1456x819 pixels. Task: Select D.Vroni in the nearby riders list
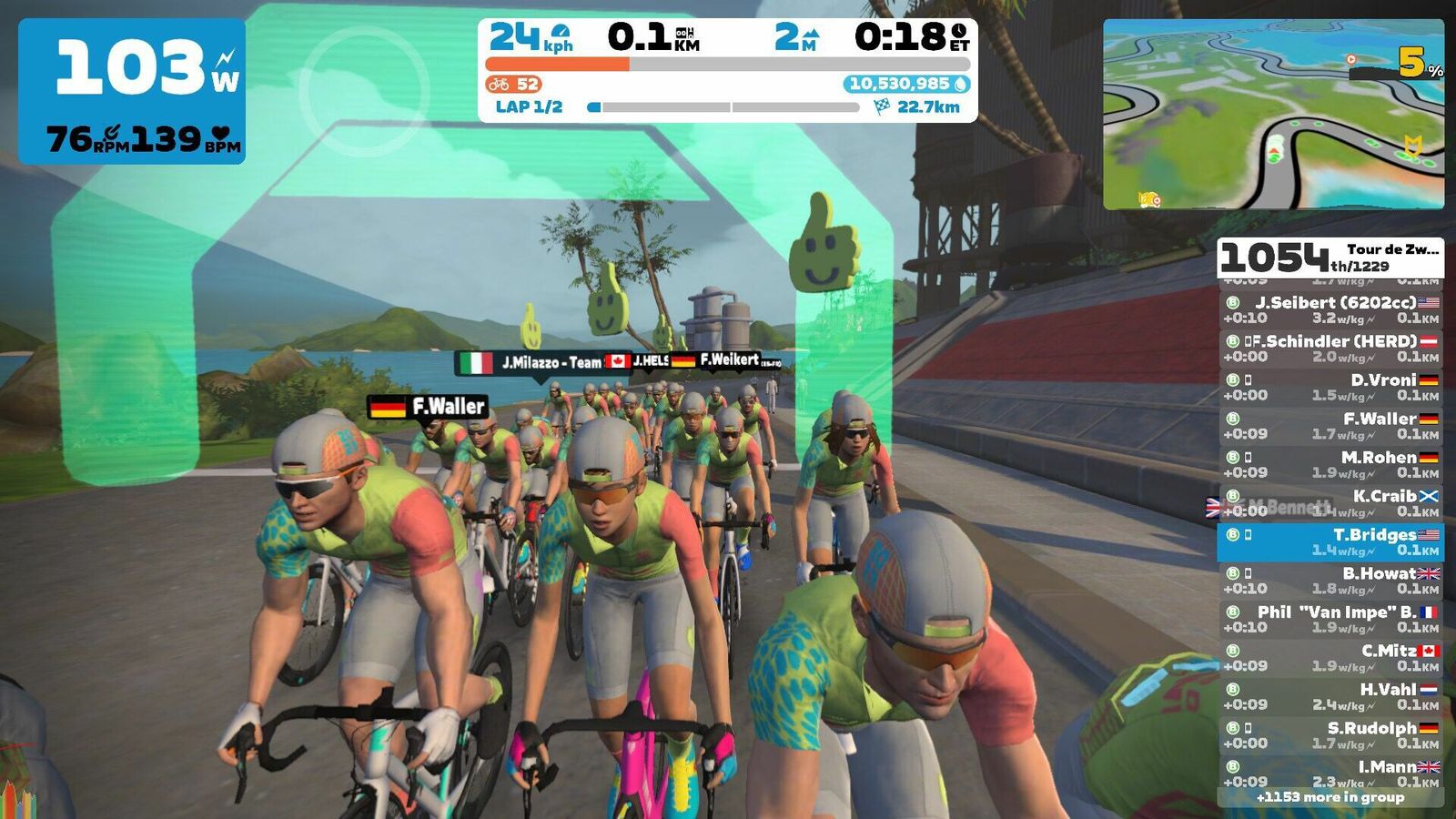point(1330,387)
